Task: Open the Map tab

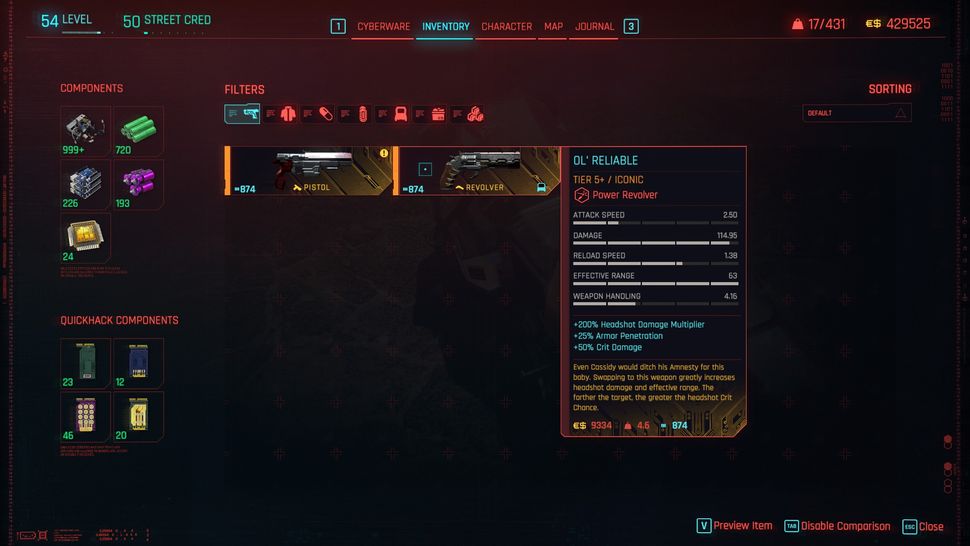Action: click(553, 26)
